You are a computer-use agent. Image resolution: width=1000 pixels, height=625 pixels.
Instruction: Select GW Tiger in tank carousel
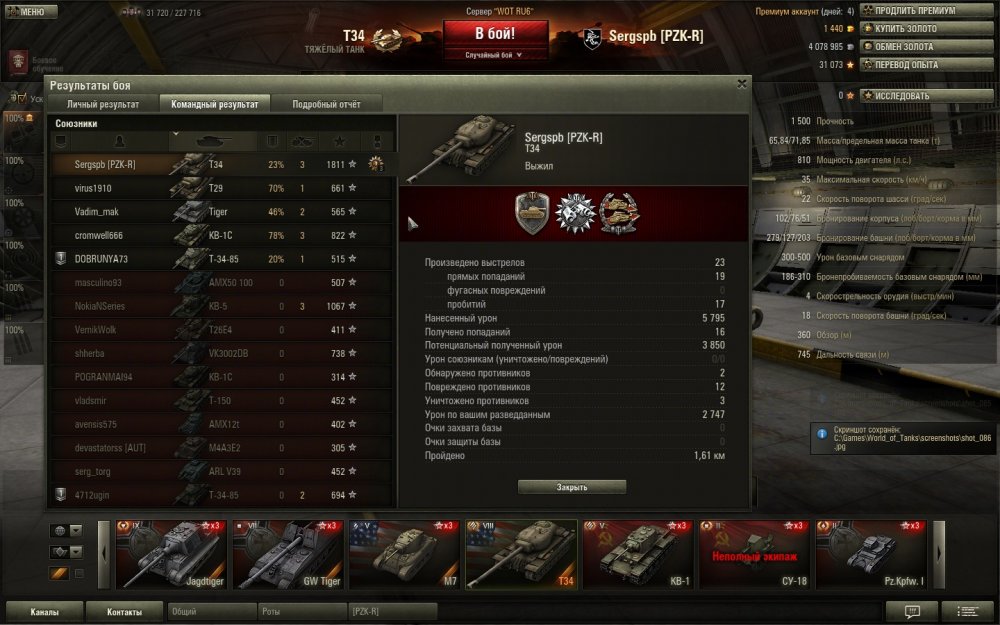coord(288,554)
